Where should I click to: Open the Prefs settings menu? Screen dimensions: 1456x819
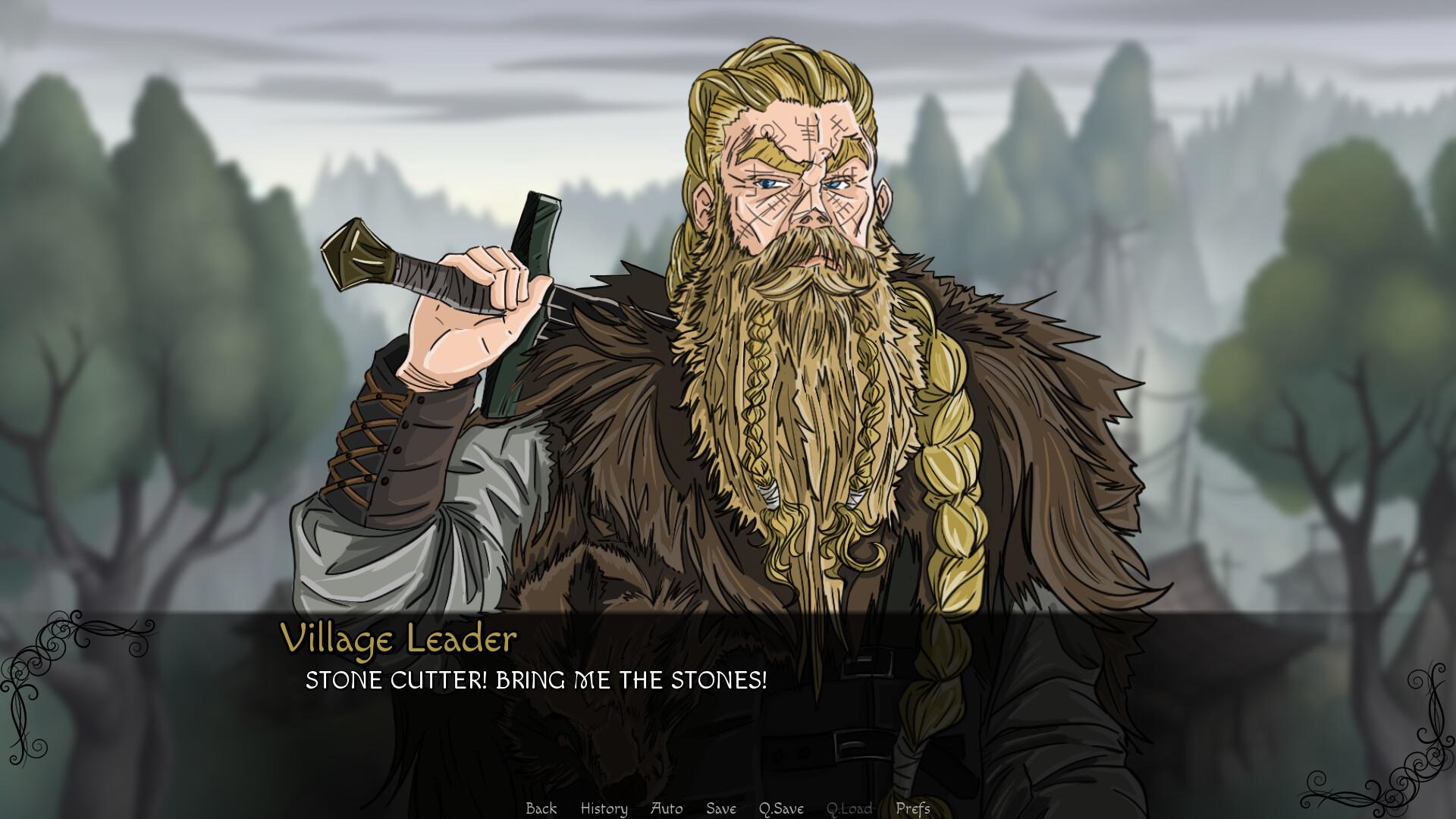point(912,808)
